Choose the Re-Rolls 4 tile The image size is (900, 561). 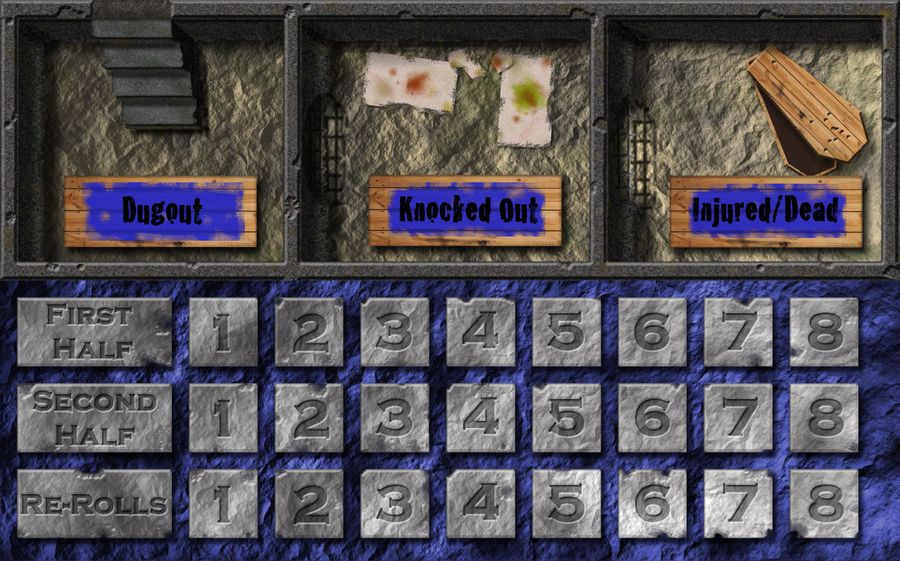480,503
